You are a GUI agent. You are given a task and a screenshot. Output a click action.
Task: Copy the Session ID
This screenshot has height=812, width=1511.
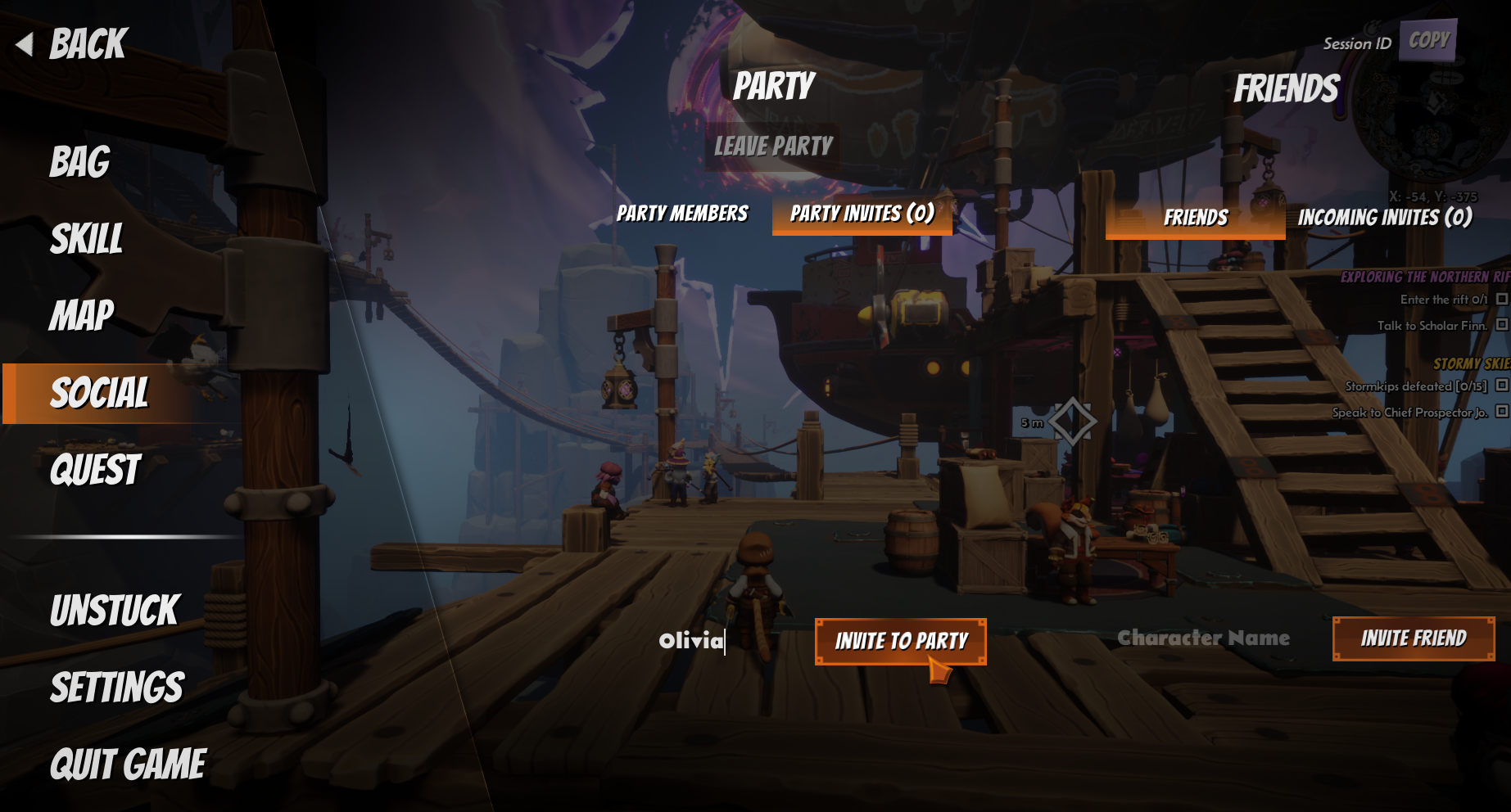coord(1428,40)
